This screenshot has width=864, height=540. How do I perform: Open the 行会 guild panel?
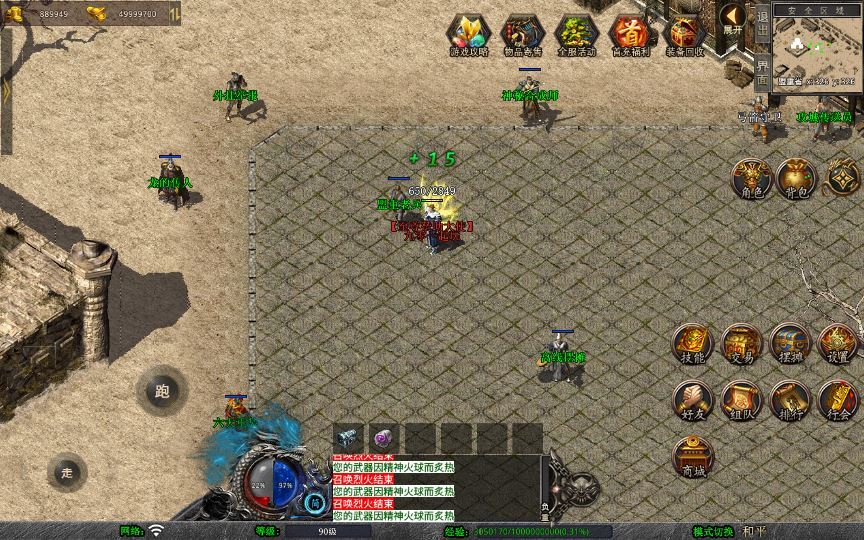click(x=838, y=399)
